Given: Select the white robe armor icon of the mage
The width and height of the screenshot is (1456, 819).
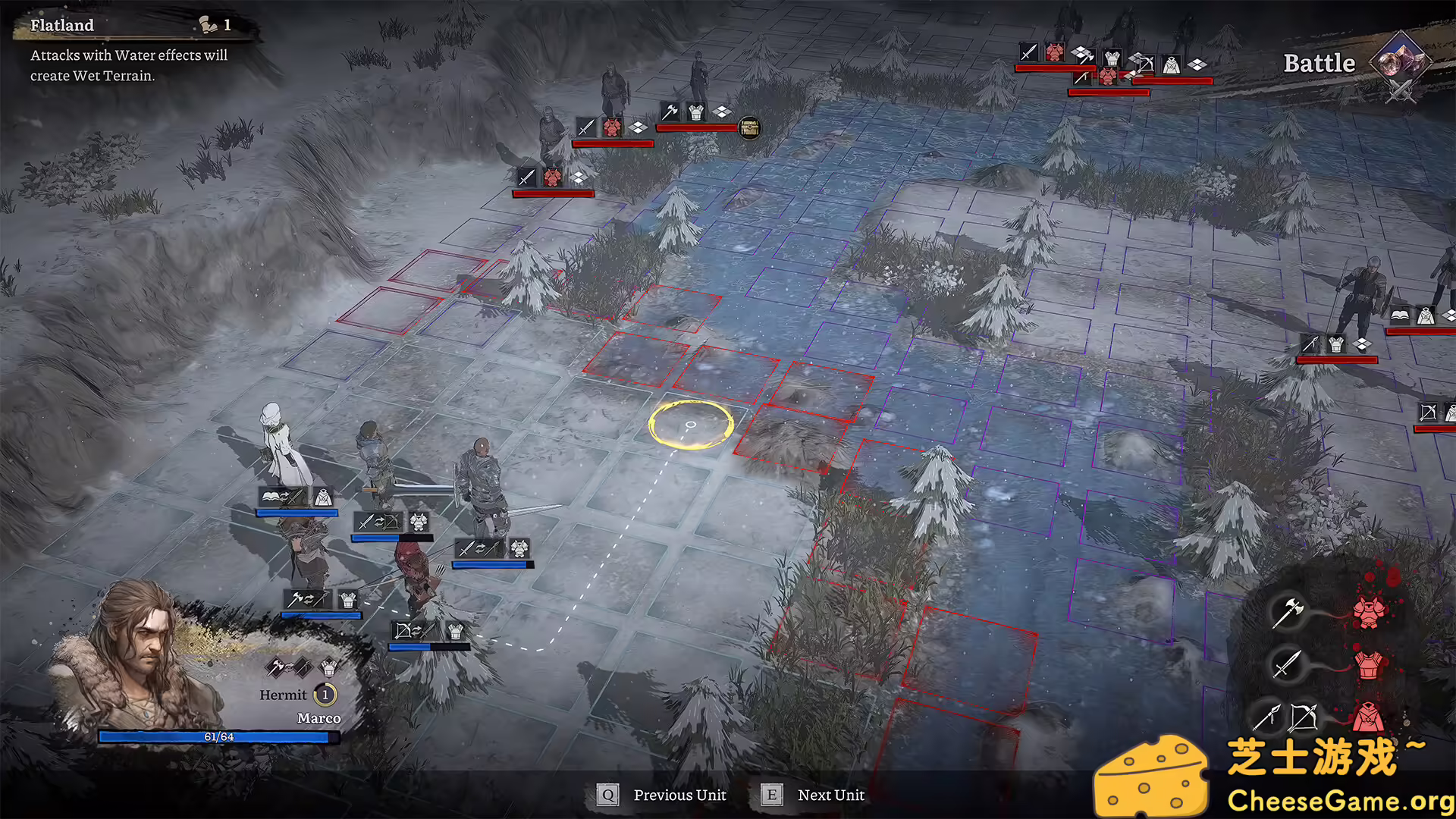Looking at the screenshot, I should [x=323, y=499].
